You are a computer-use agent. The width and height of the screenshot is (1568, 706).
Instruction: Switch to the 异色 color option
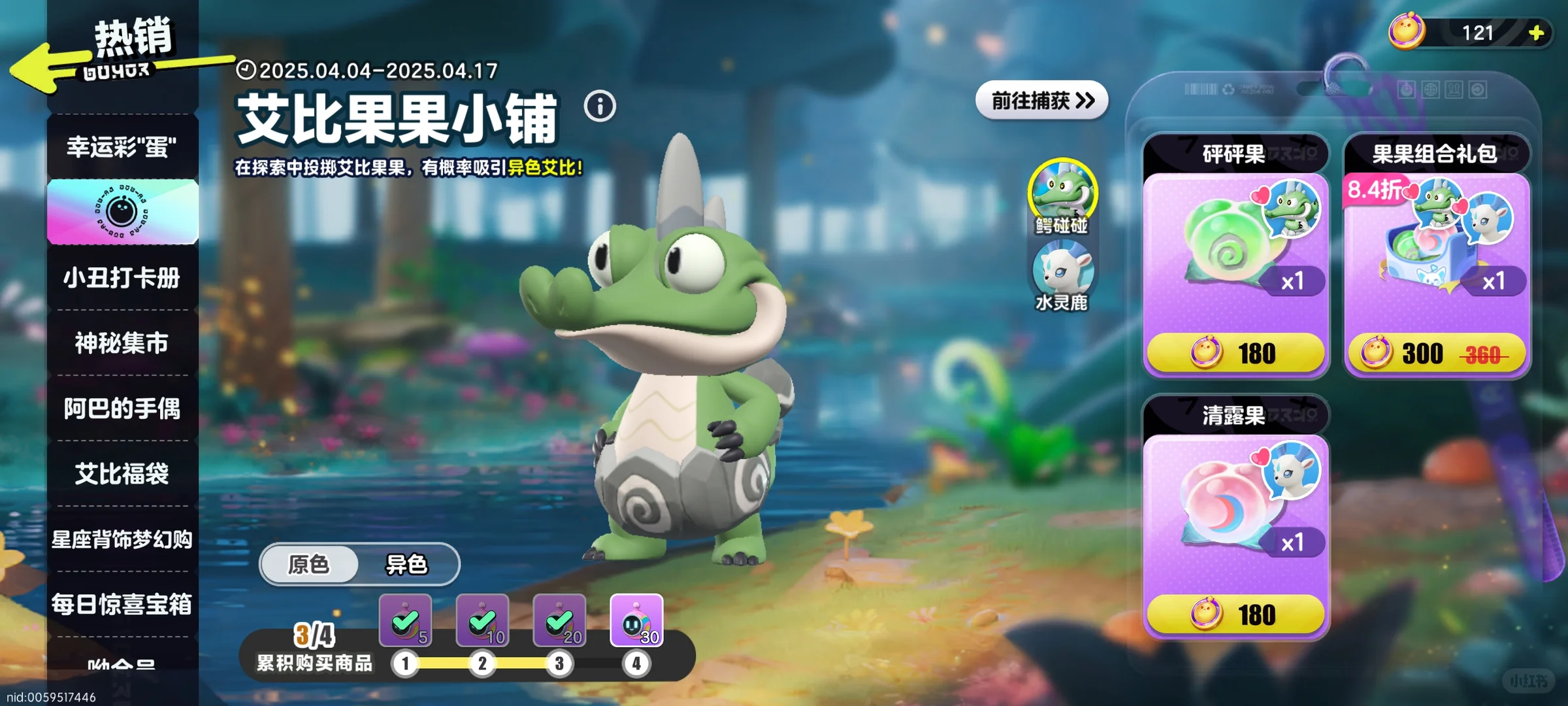click(408, 565)
